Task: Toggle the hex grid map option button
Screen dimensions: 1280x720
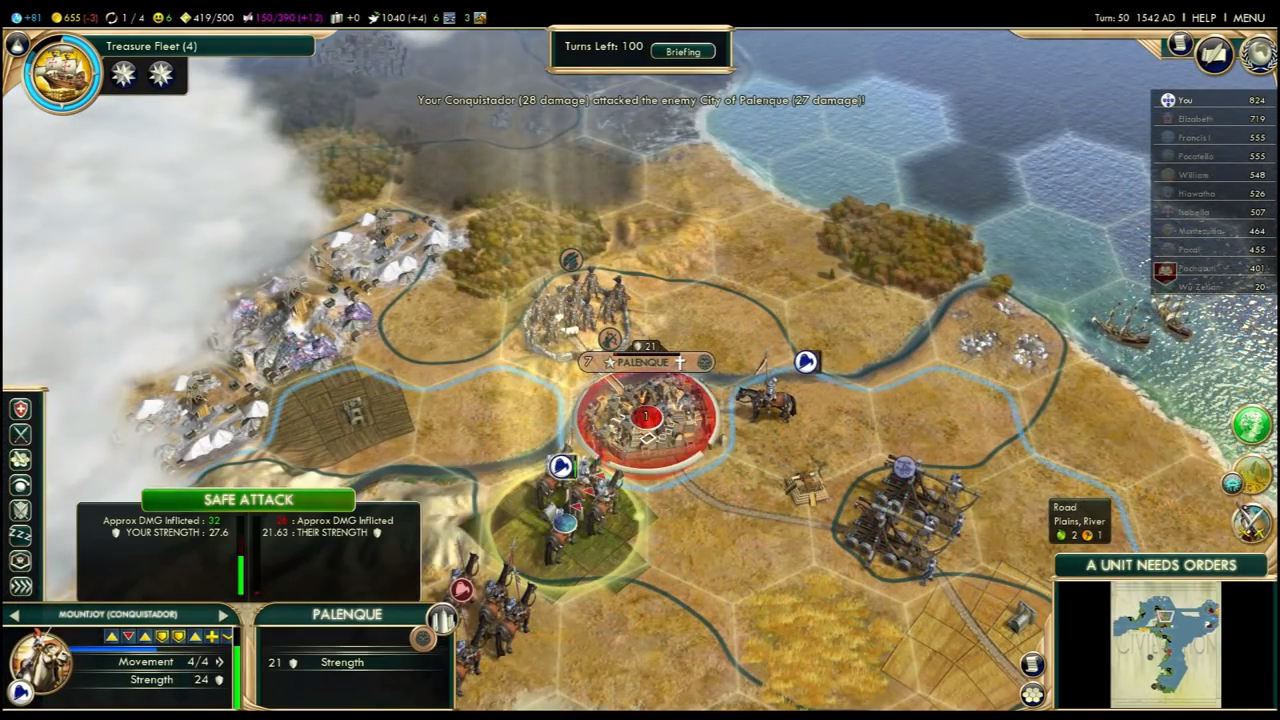Action: point(1032,693)
